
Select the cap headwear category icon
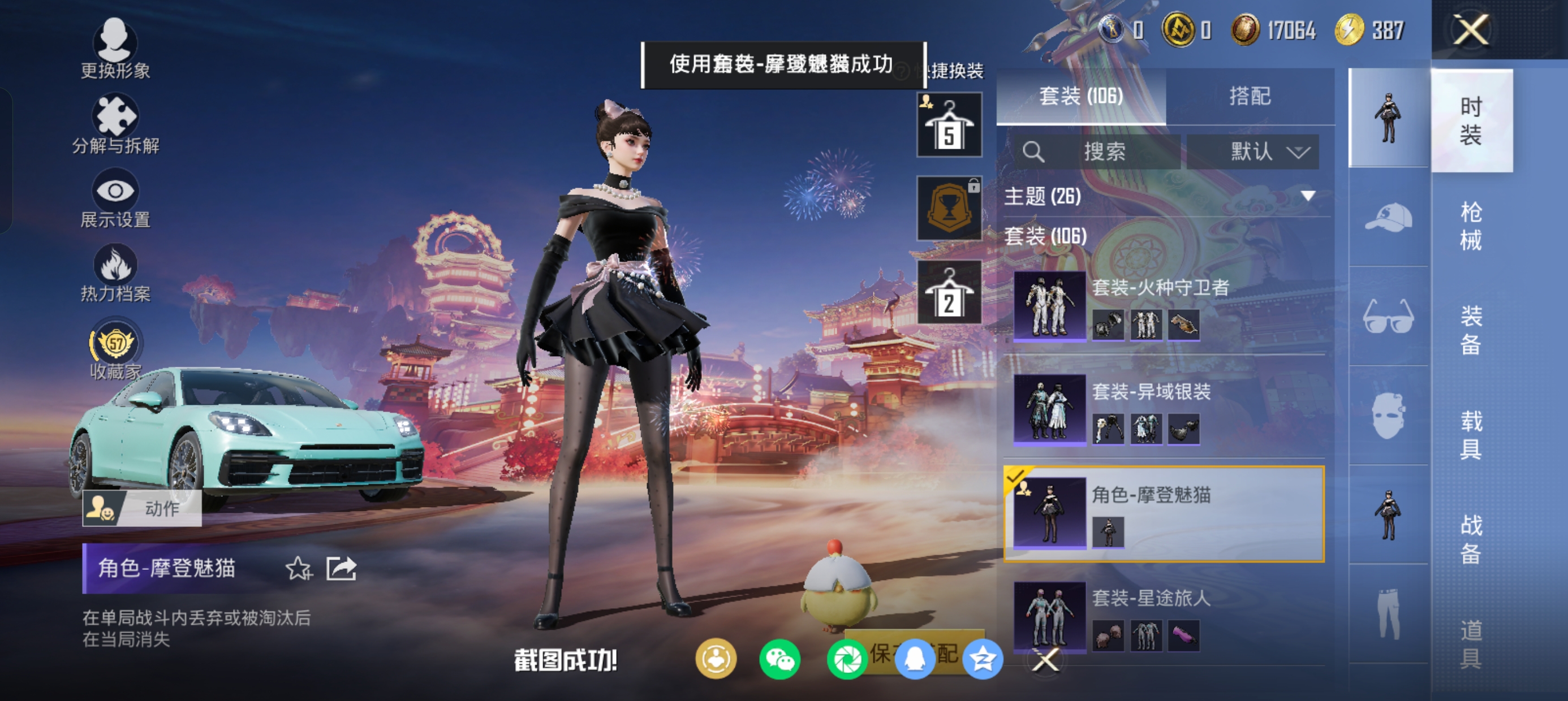1388,217
